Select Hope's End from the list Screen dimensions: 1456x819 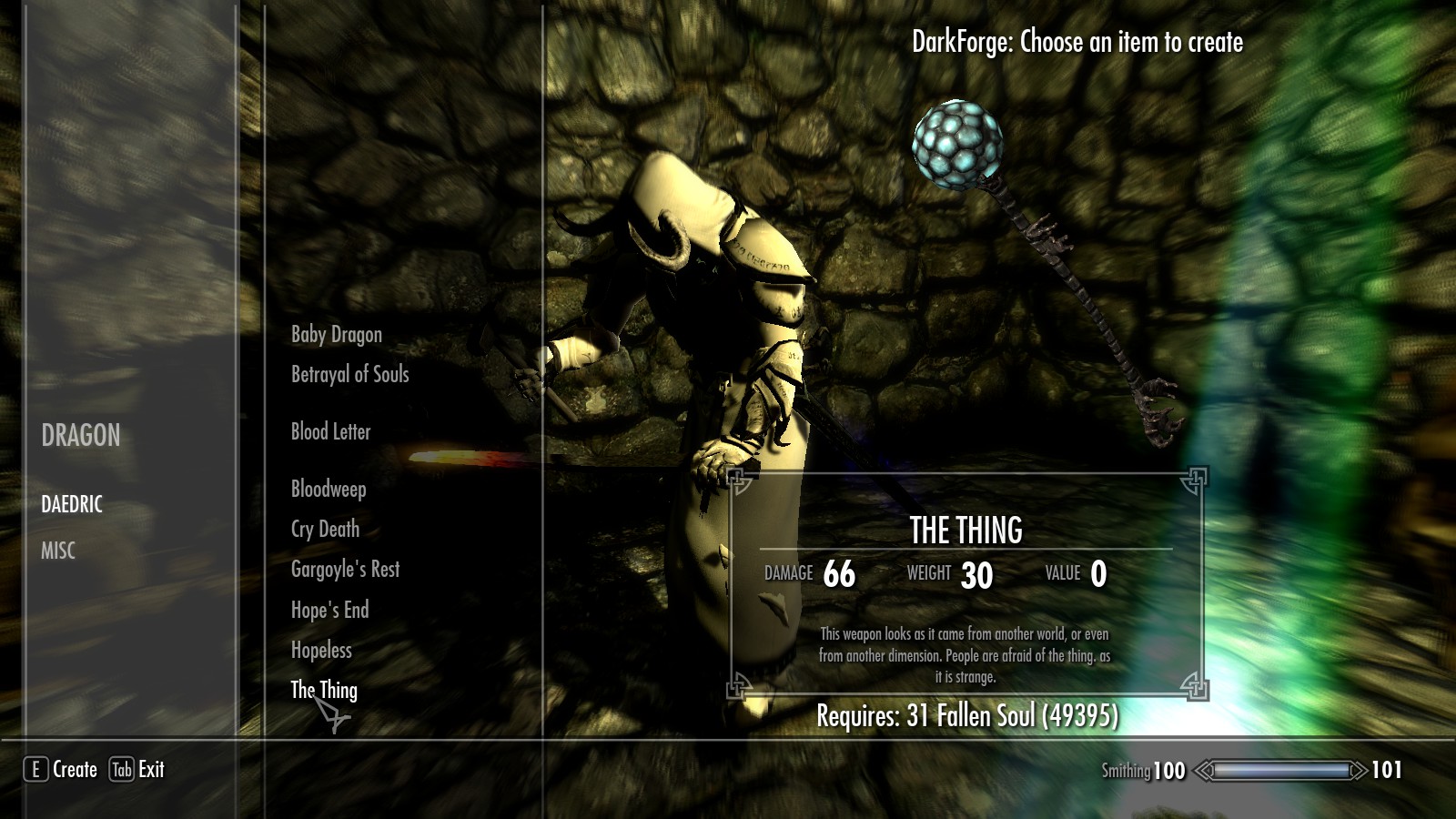tap(330, 611)
